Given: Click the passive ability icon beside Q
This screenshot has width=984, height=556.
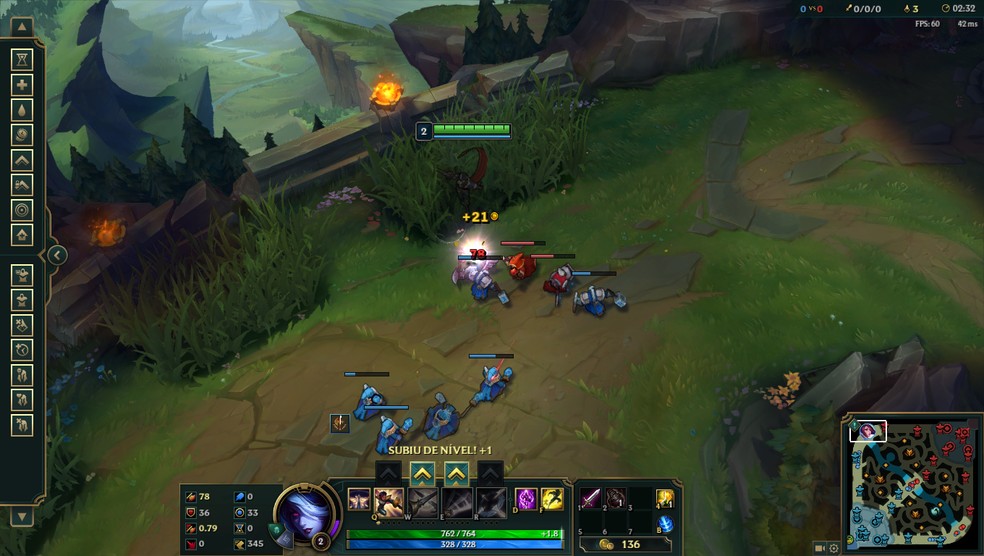Looking at the screenshot, I should [x=359, y=500].
